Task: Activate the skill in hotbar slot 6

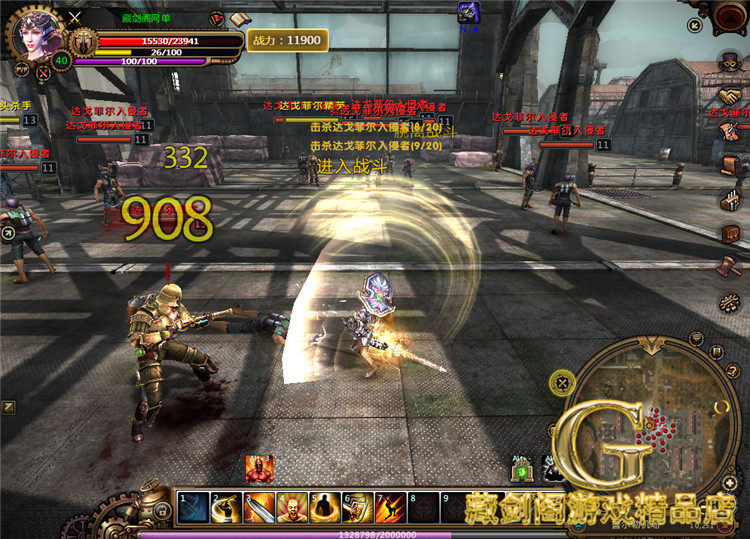Action: coord(357,508)
